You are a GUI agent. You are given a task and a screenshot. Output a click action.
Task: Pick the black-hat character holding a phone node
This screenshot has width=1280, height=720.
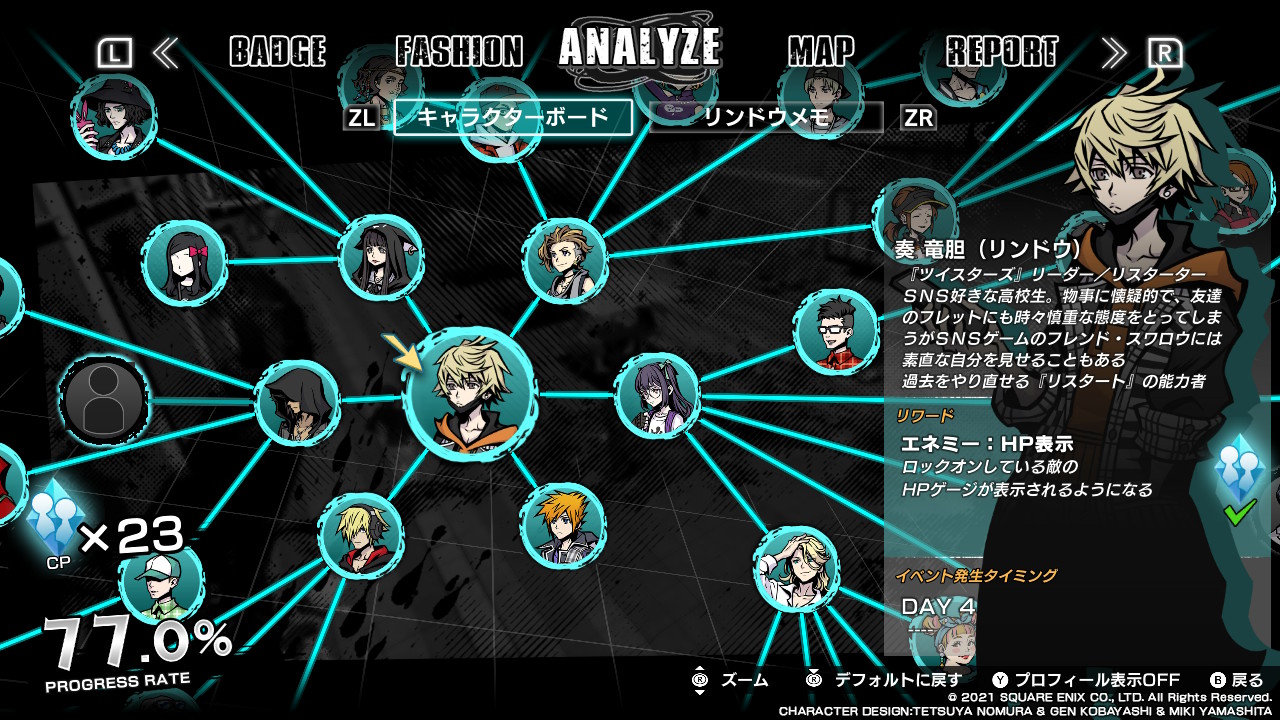112,117
